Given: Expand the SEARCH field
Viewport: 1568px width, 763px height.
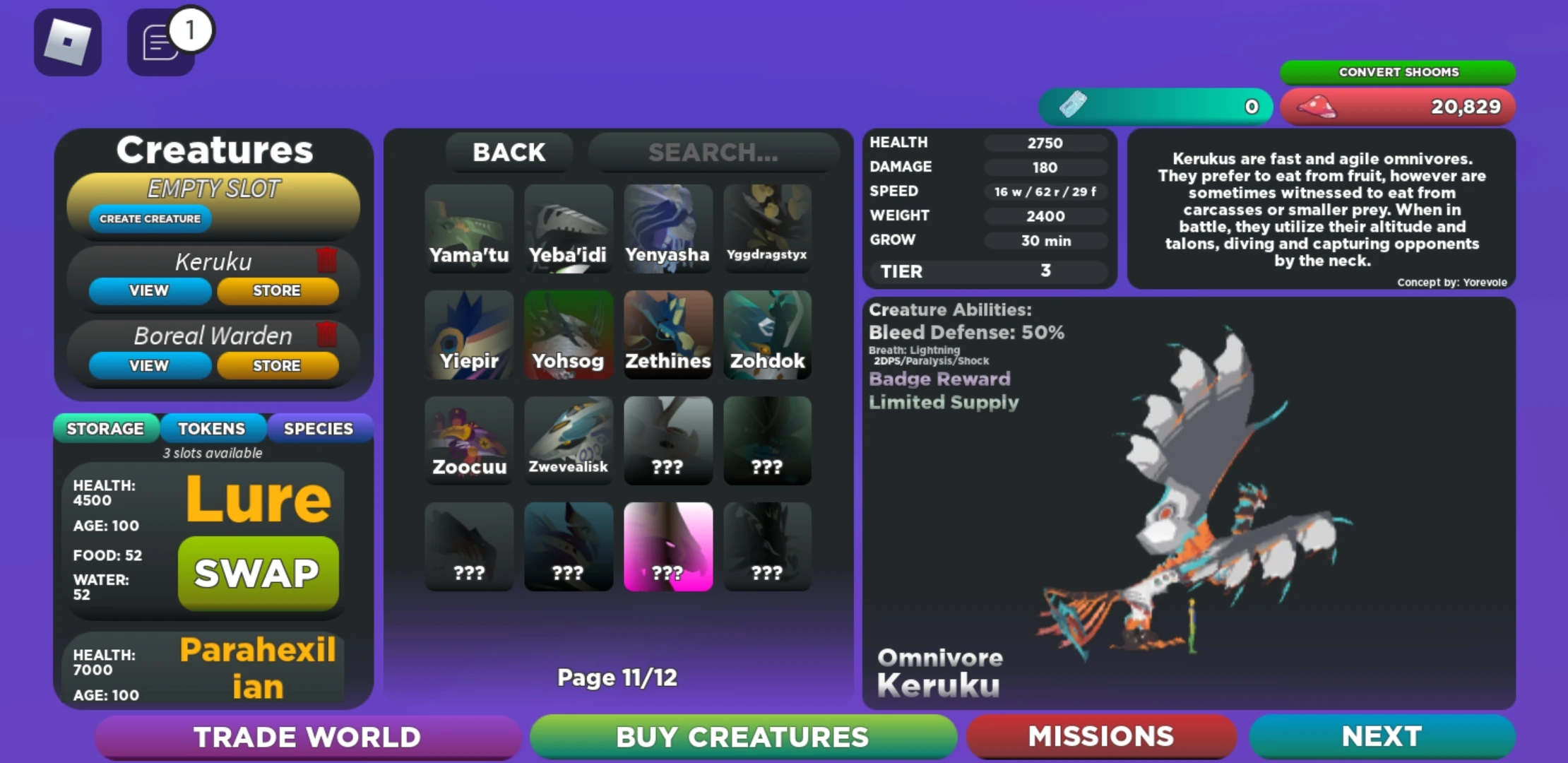Looking at the screenshot, I should 713,153.
